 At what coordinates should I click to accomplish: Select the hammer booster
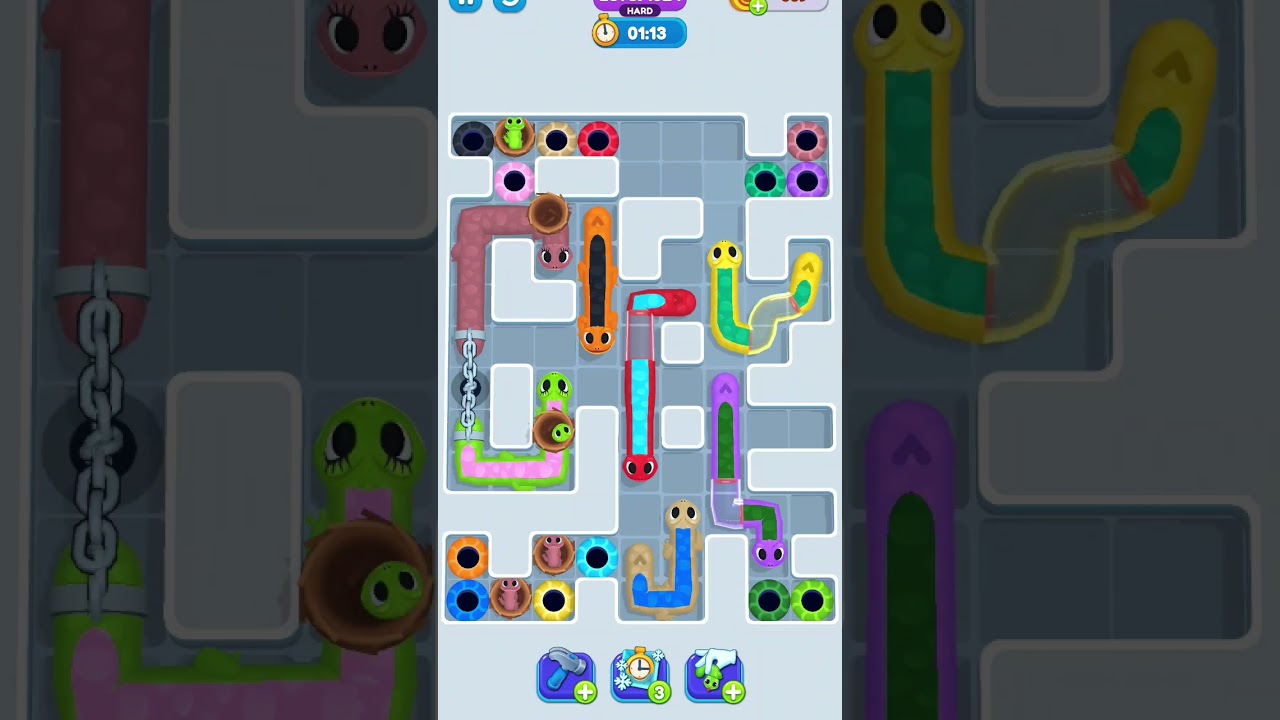coord(566,676)
